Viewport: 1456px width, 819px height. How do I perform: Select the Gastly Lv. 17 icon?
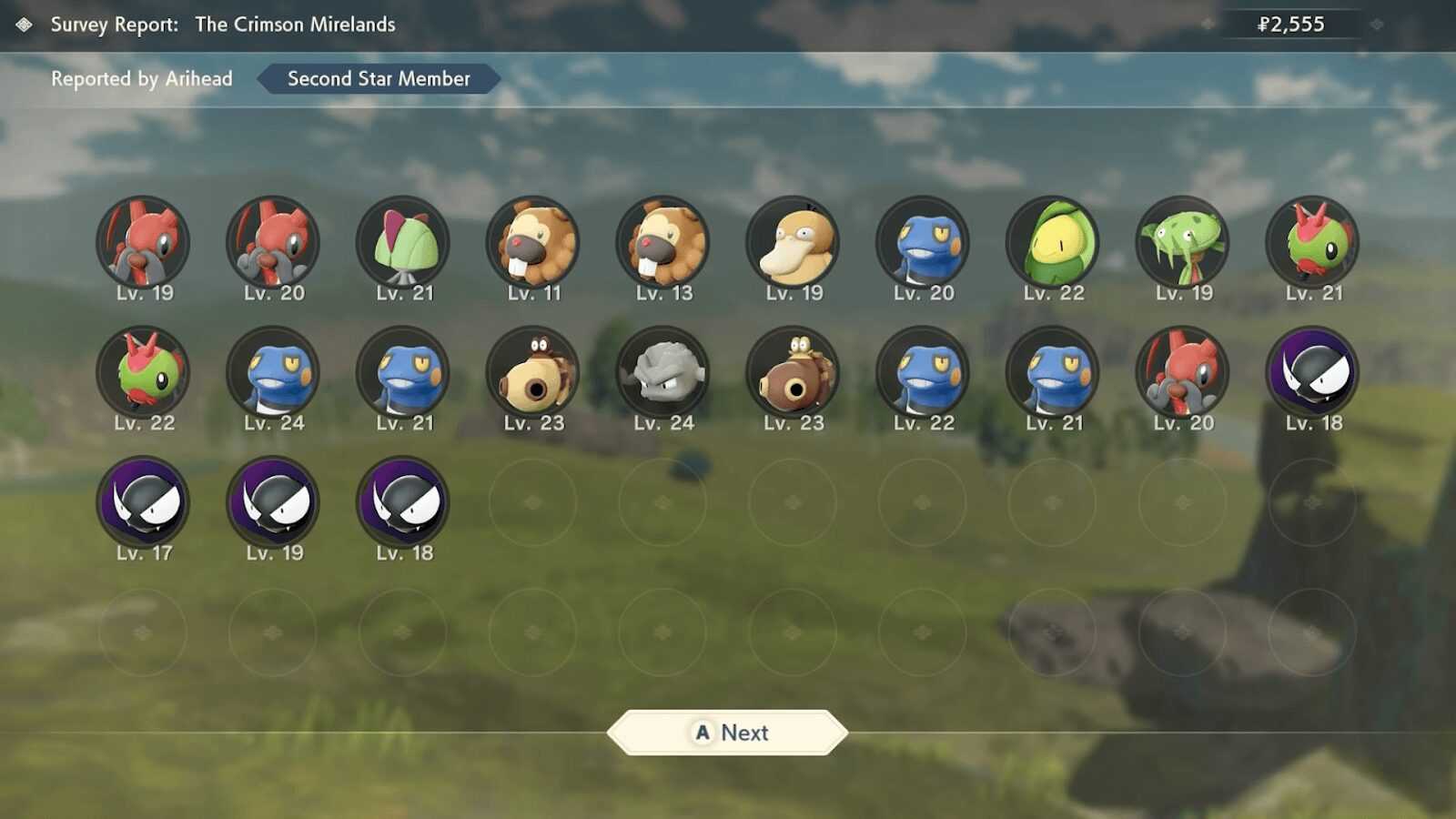click(x=143, y=503)
